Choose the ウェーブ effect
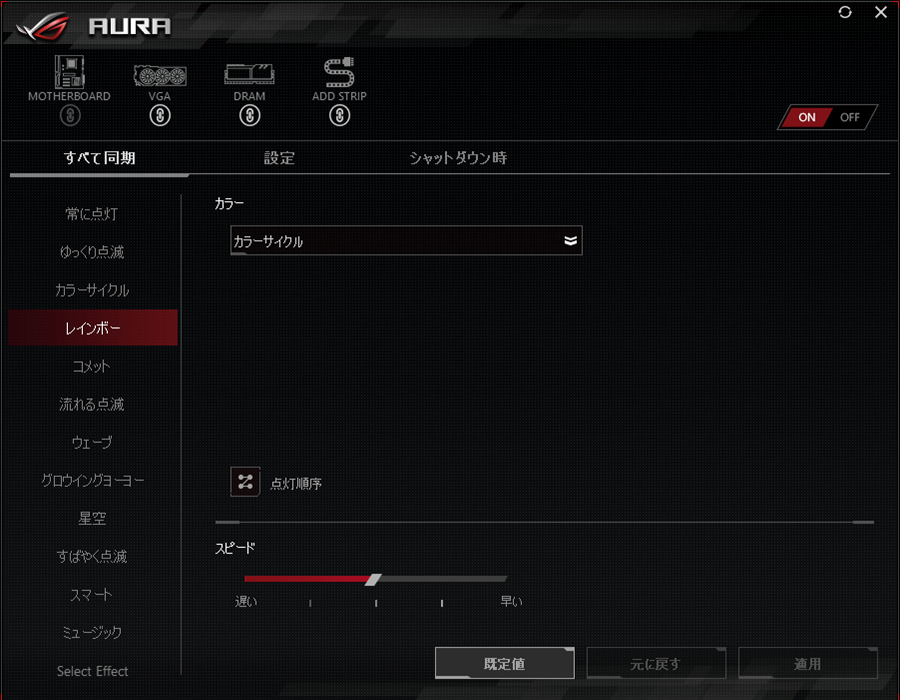 pos(92,443)
